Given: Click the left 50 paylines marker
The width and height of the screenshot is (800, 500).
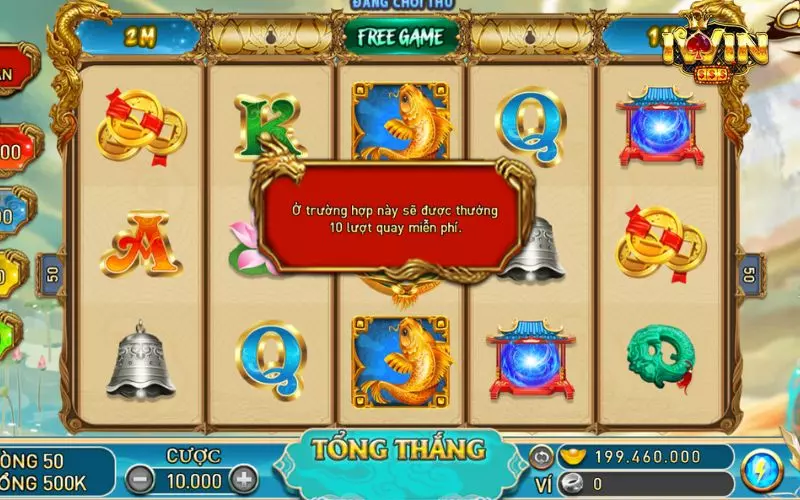Looking at the screenshot, I should coord(50,272).
